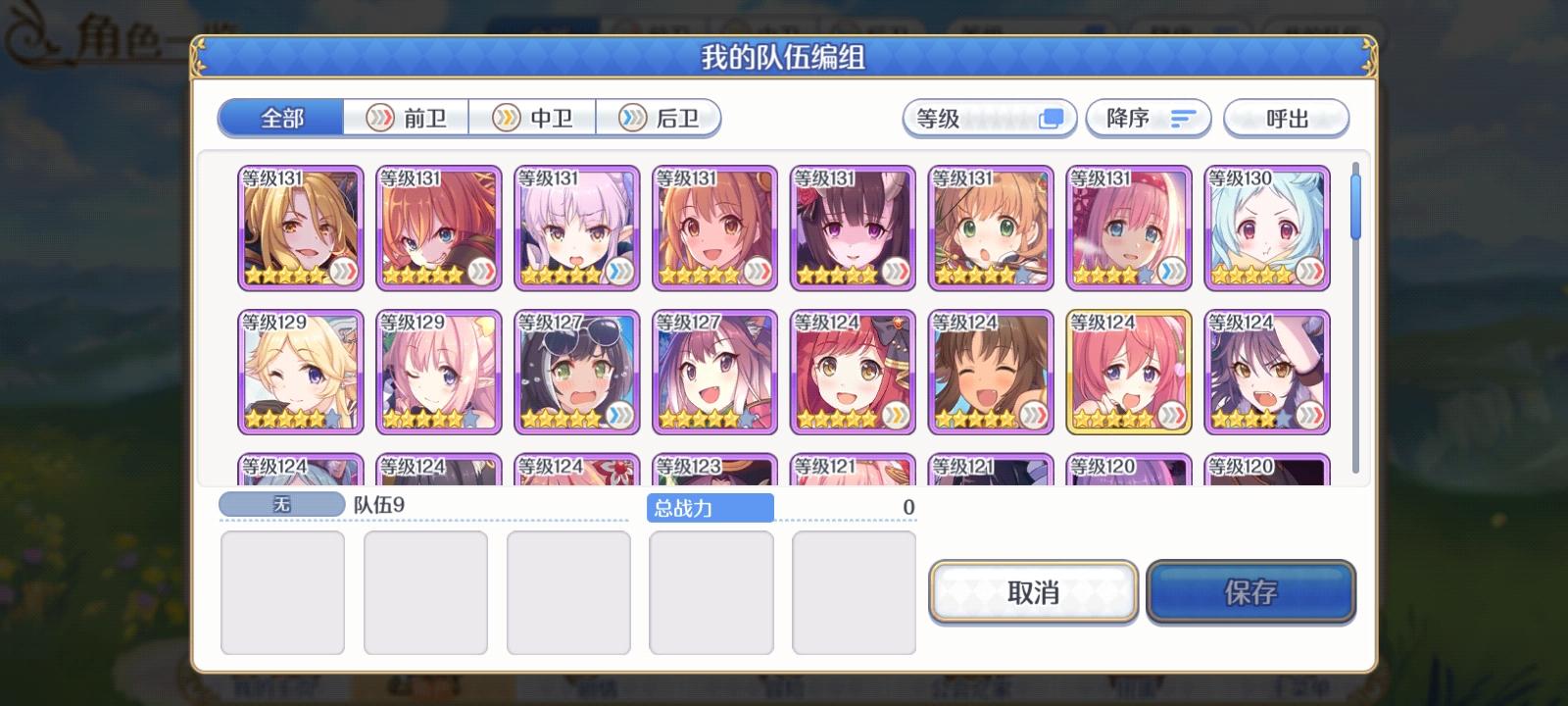Tap the gold-highlighted level 124 character icon

click(x=1128, y=372)
